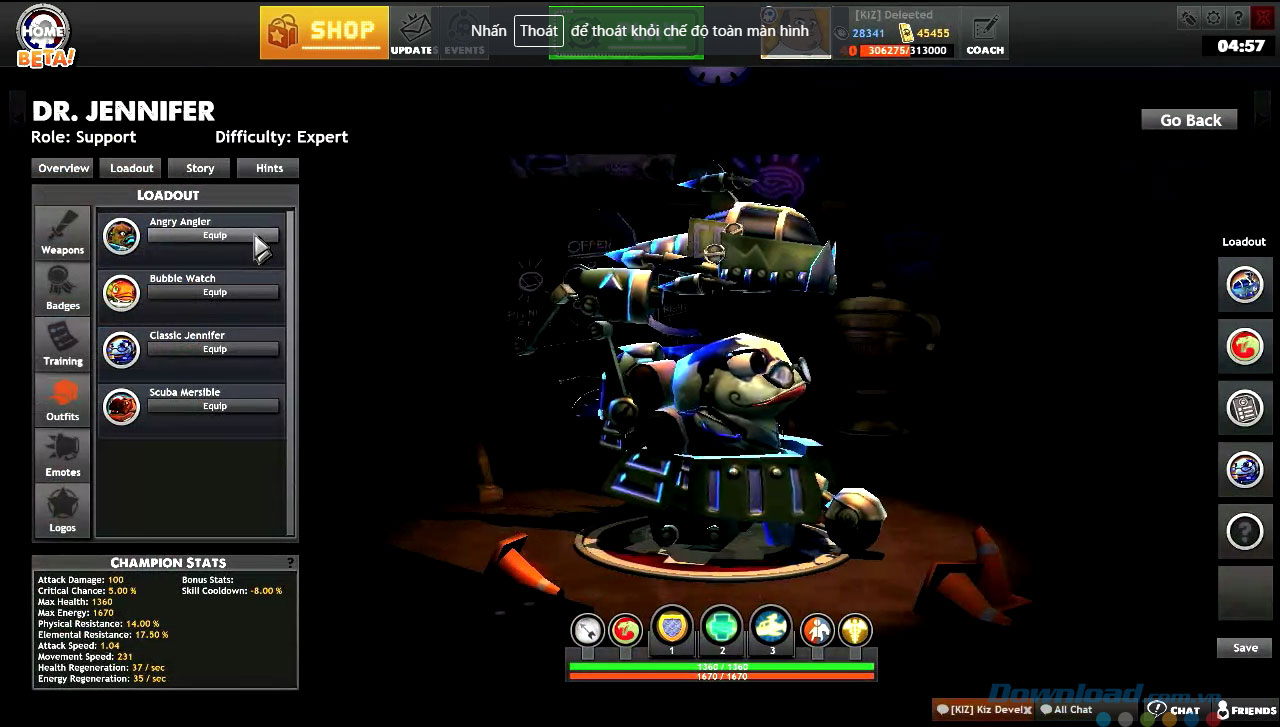Click the Coach button

pos(984,33)
